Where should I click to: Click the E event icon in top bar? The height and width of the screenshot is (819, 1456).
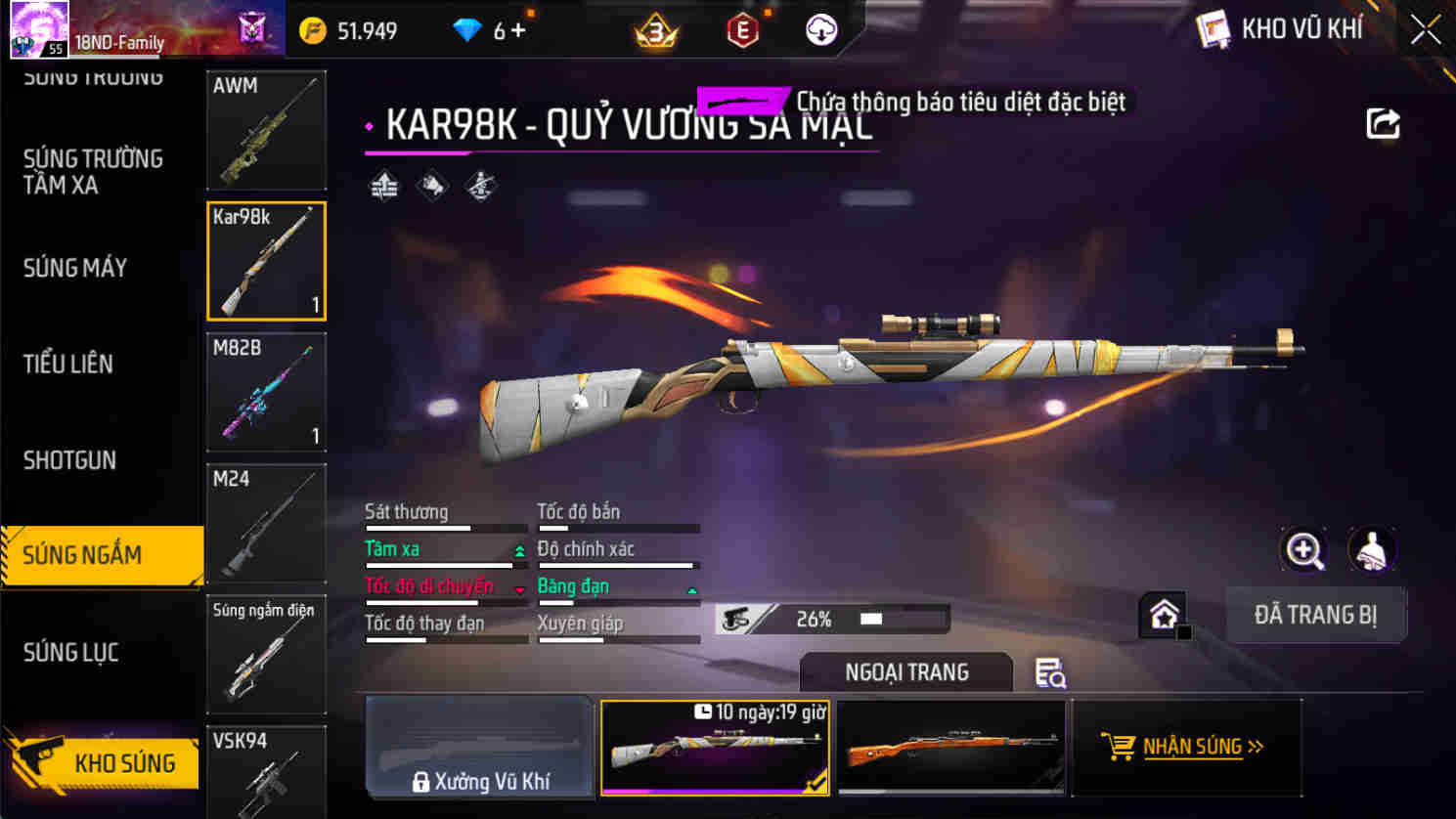[x=742, y=30]
